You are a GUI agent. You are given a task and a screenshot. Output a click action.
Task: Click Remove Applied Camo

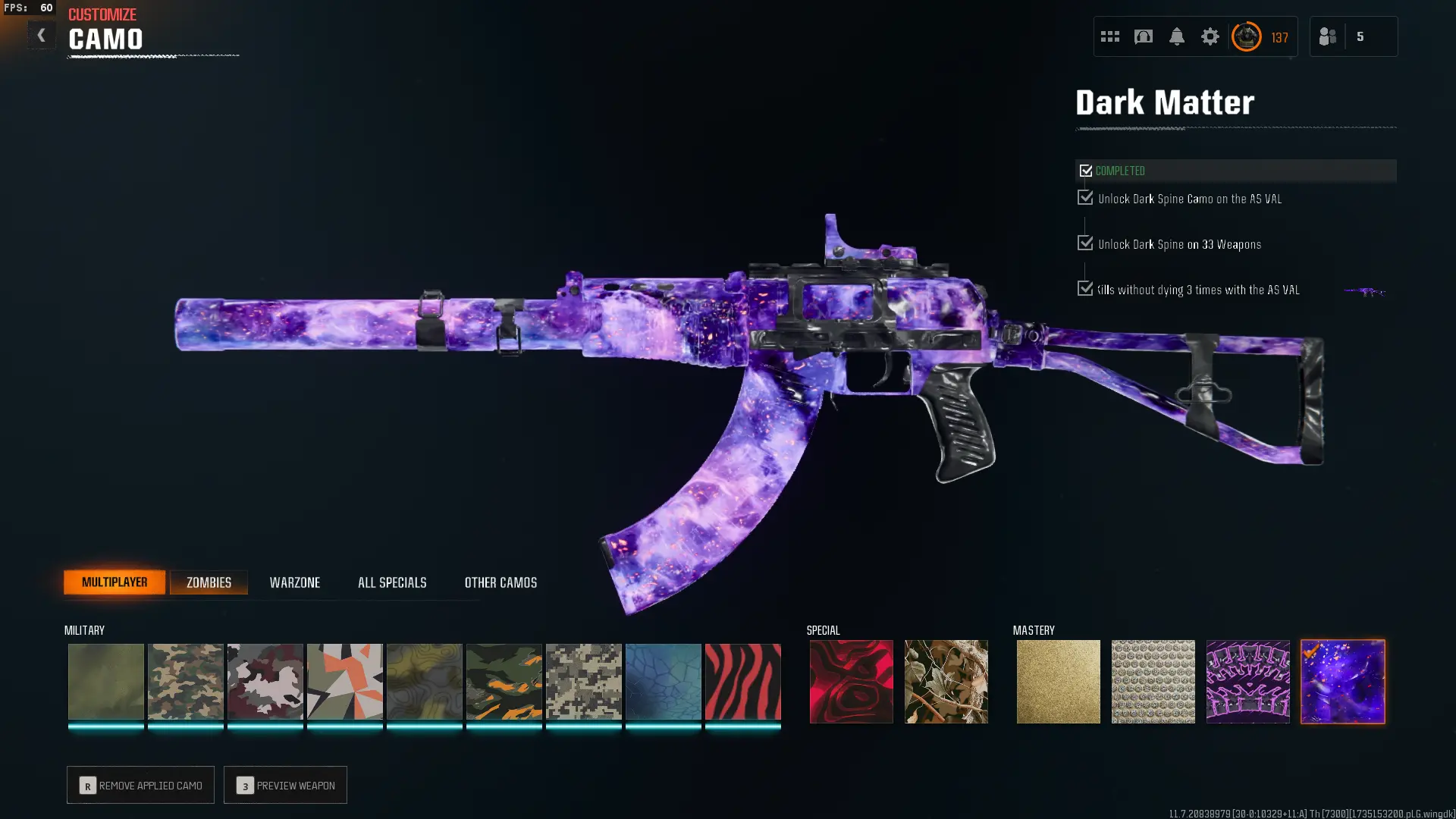click(140, 785)
